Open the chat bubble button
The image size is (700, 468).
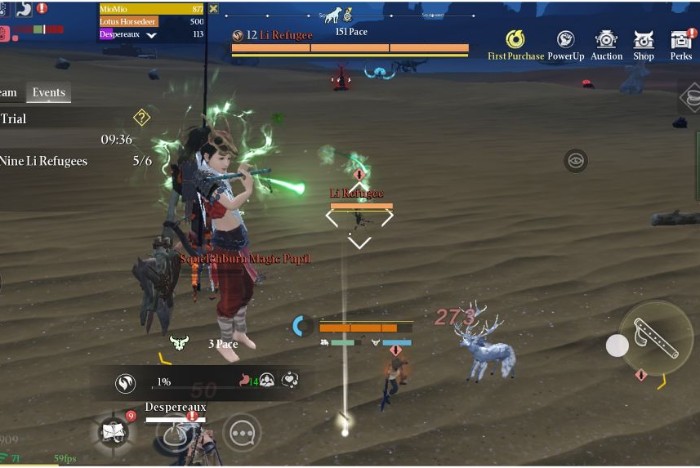pos(241,432)
